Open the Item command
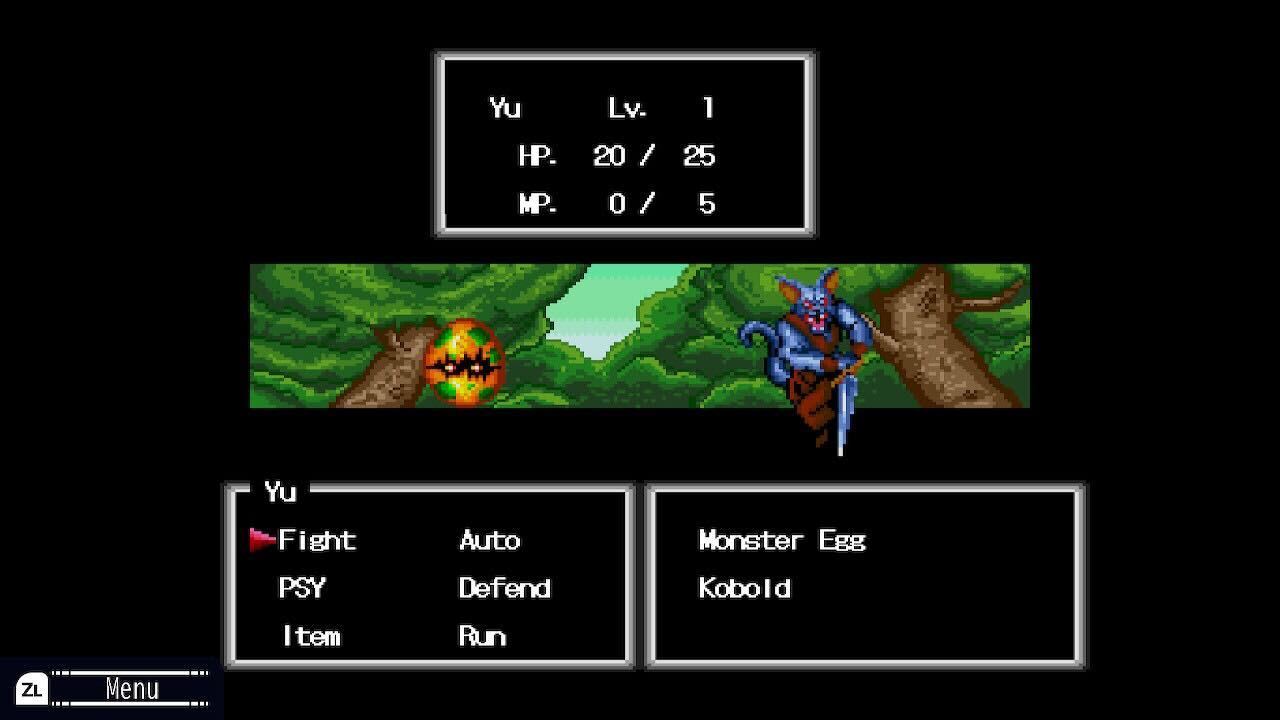 [310, 636]
